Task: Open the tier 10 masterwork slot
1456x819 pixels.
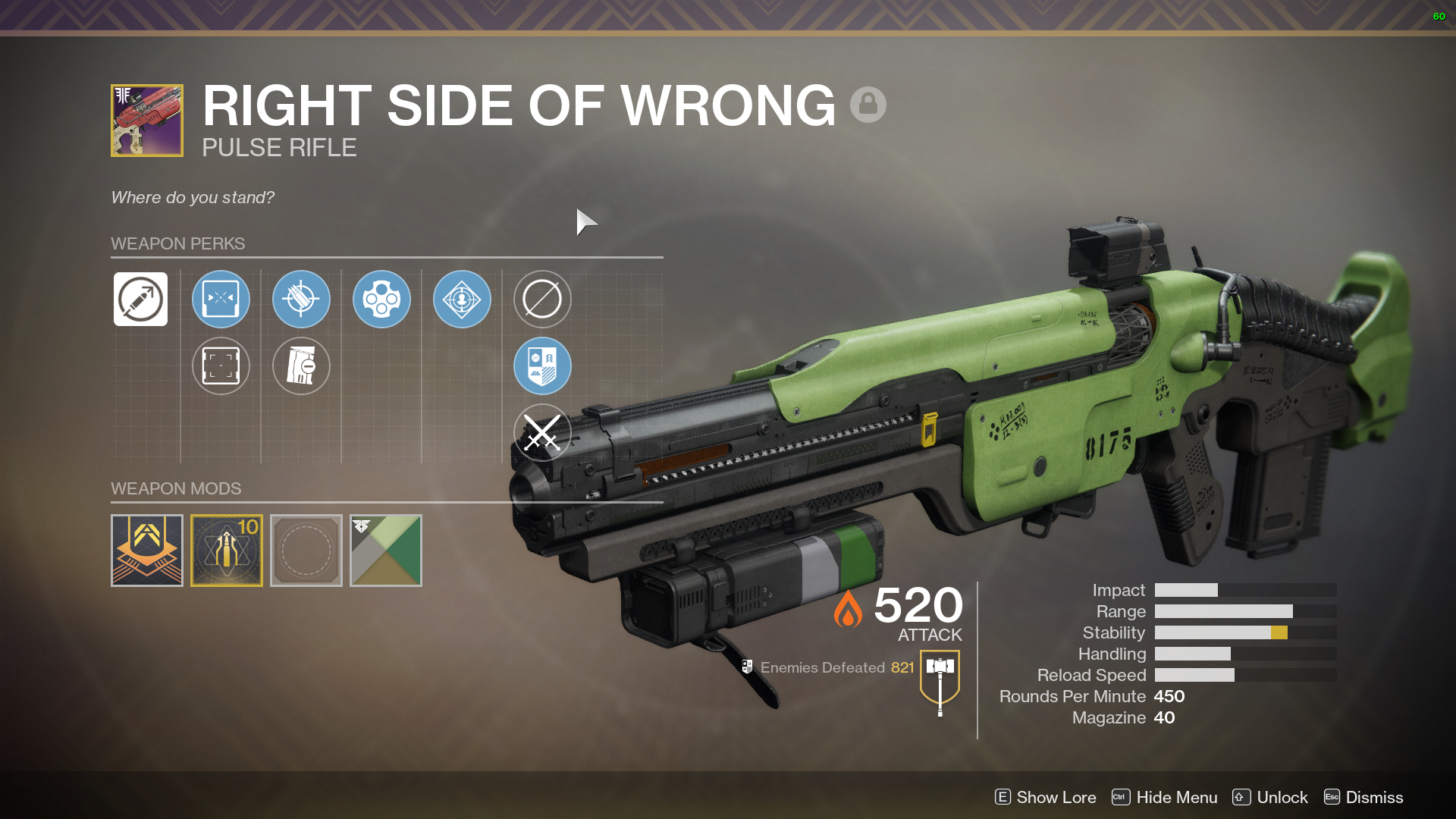Action: coord(227,551)
